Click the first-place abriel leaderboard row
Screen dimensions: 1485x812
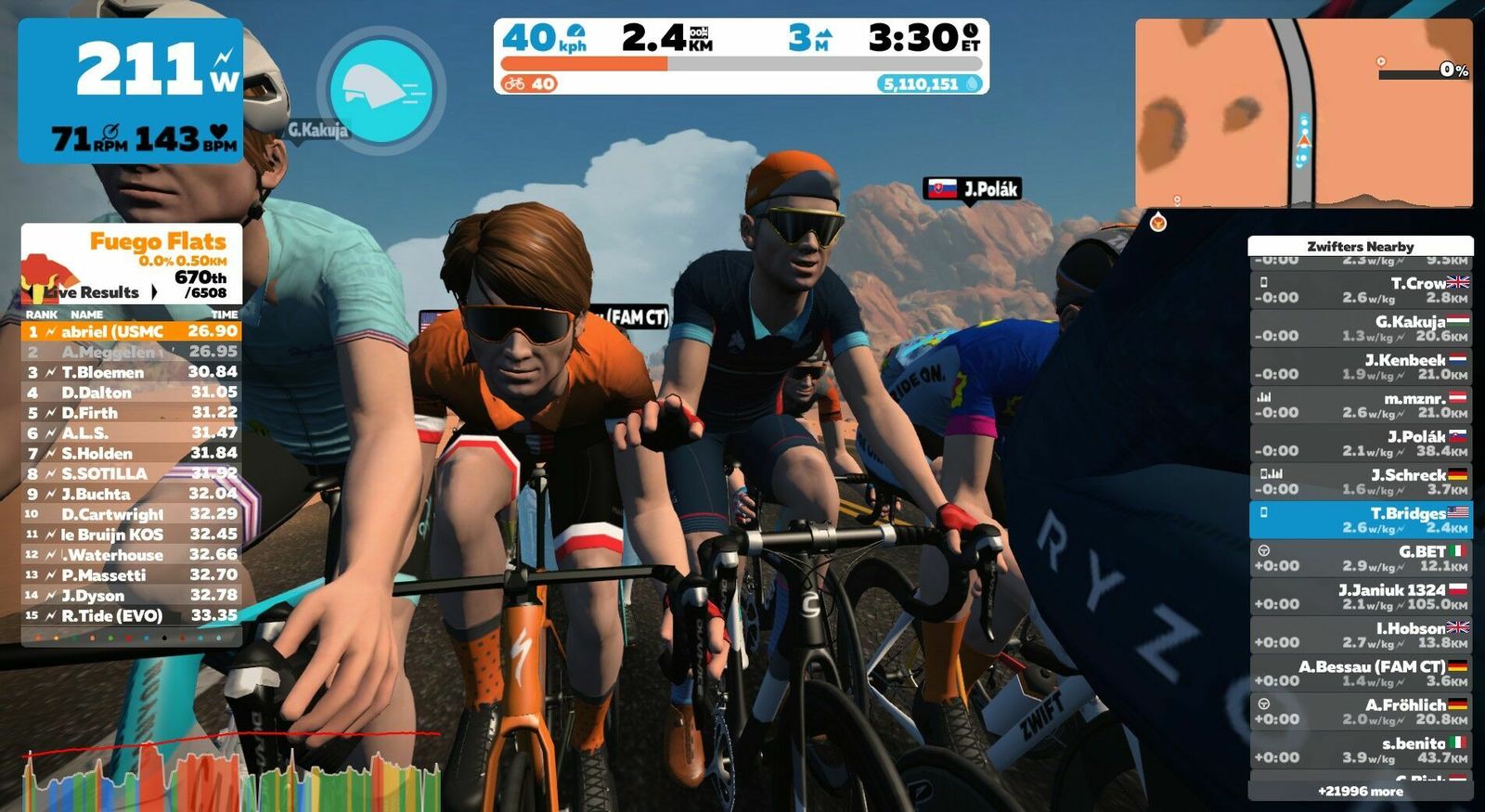(131, 331)
